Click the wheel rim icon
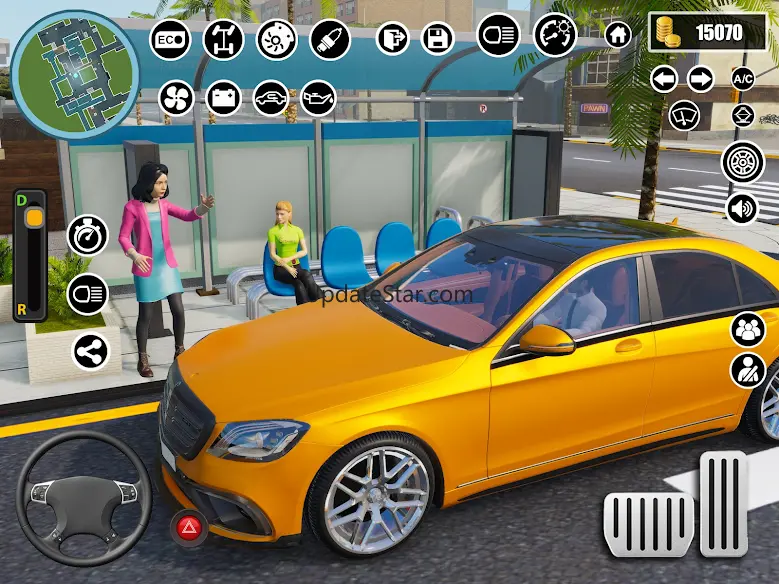The width and height of the screenshot is (779, 584). (743, 162)
